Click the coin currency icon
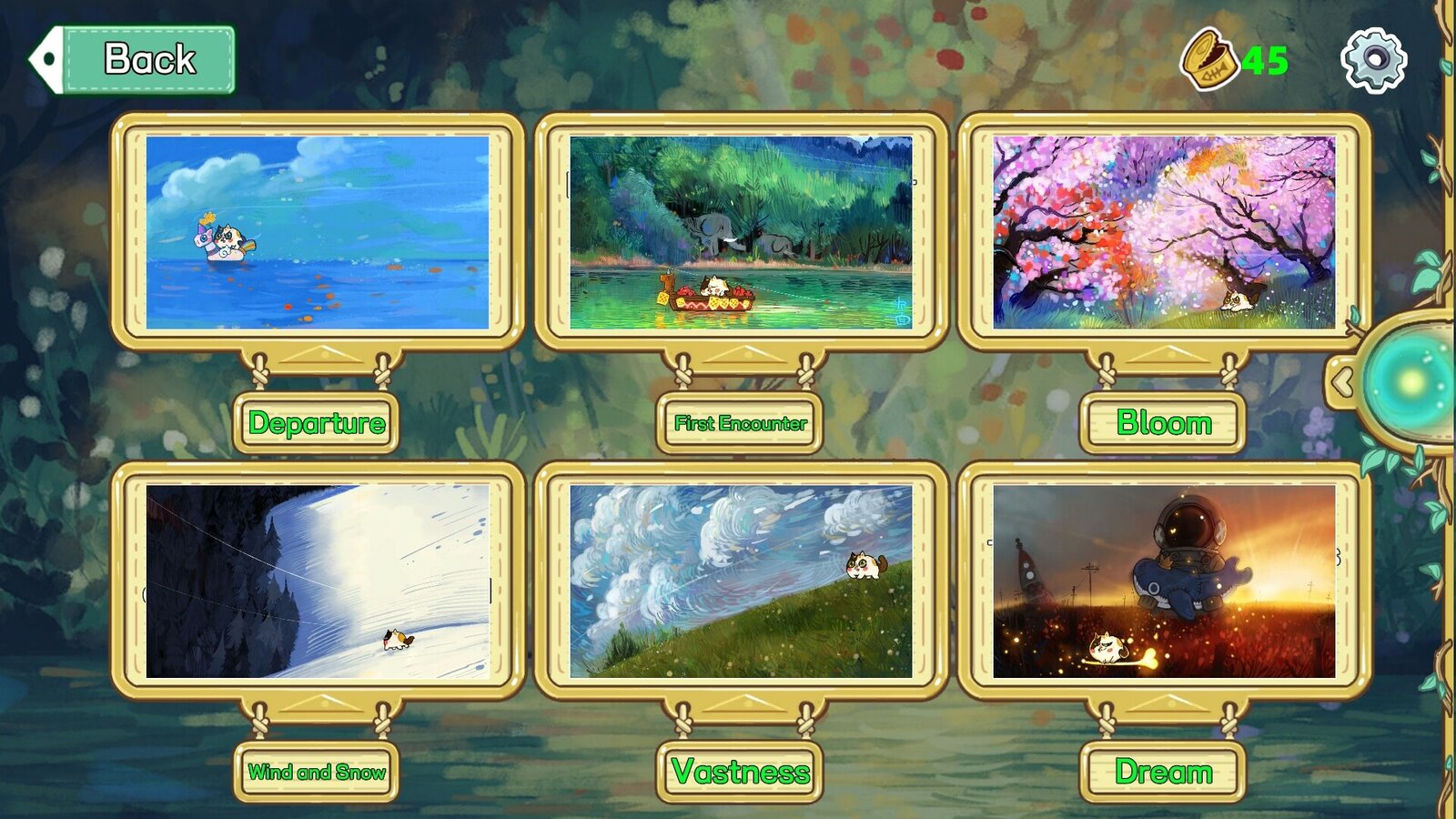1456x819 pixels. click(x=1211, y=57)
